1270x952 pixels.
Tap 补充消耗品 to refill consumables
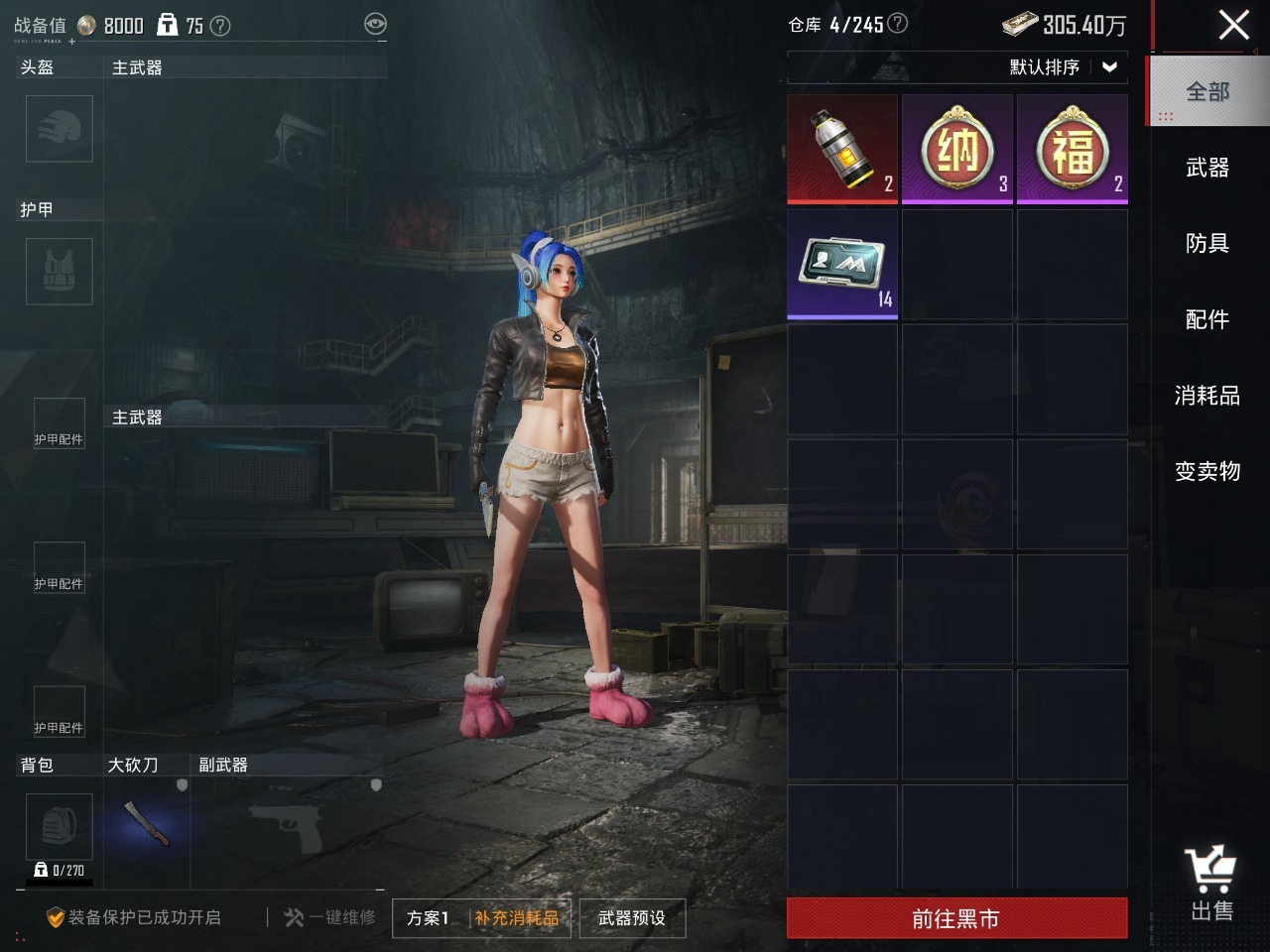point(516,918)
